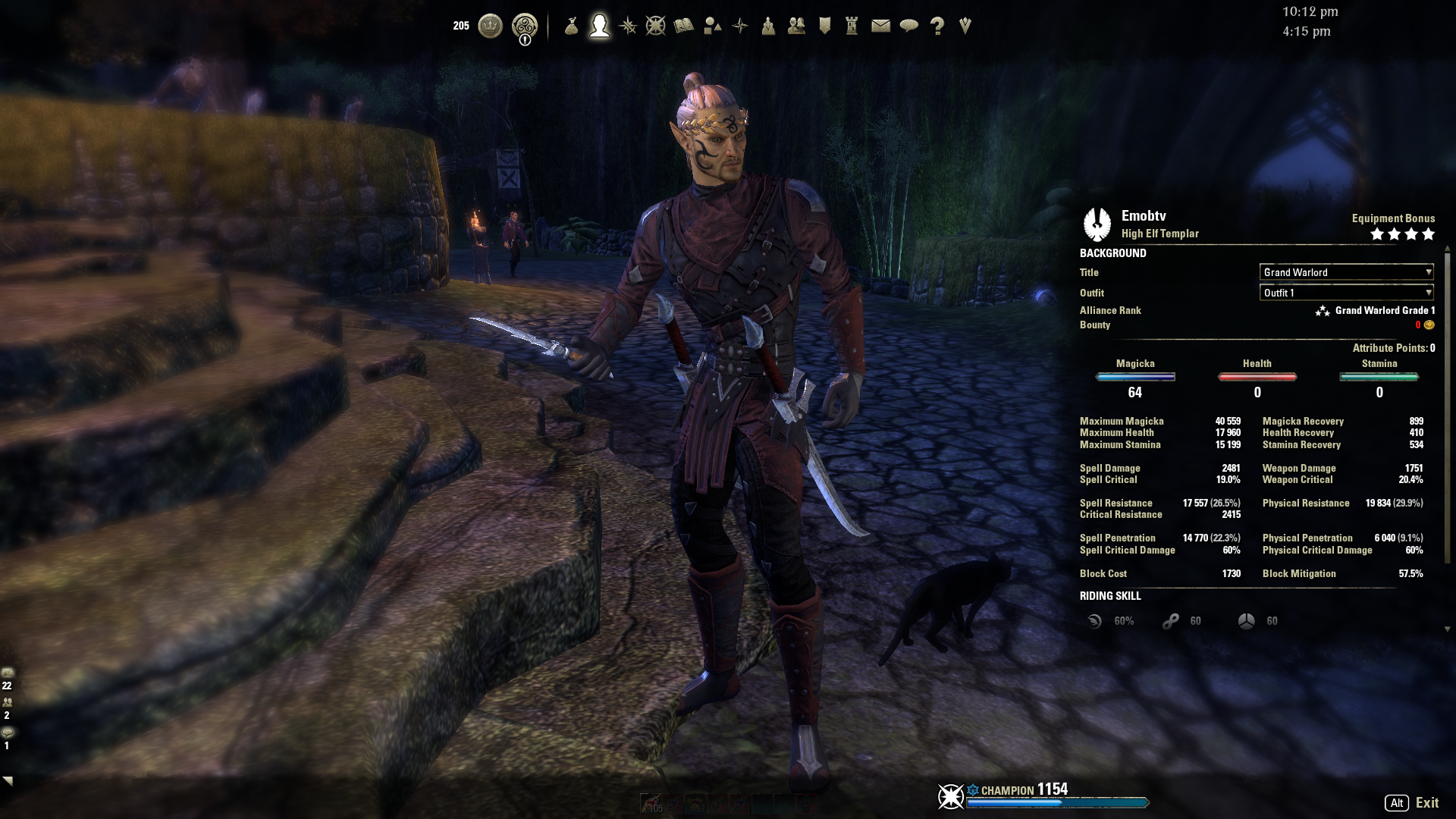Open the Outfit 1 dropdown
Screen dimensions: 1456x819
pyautogui.click(x=1345, y=293)
